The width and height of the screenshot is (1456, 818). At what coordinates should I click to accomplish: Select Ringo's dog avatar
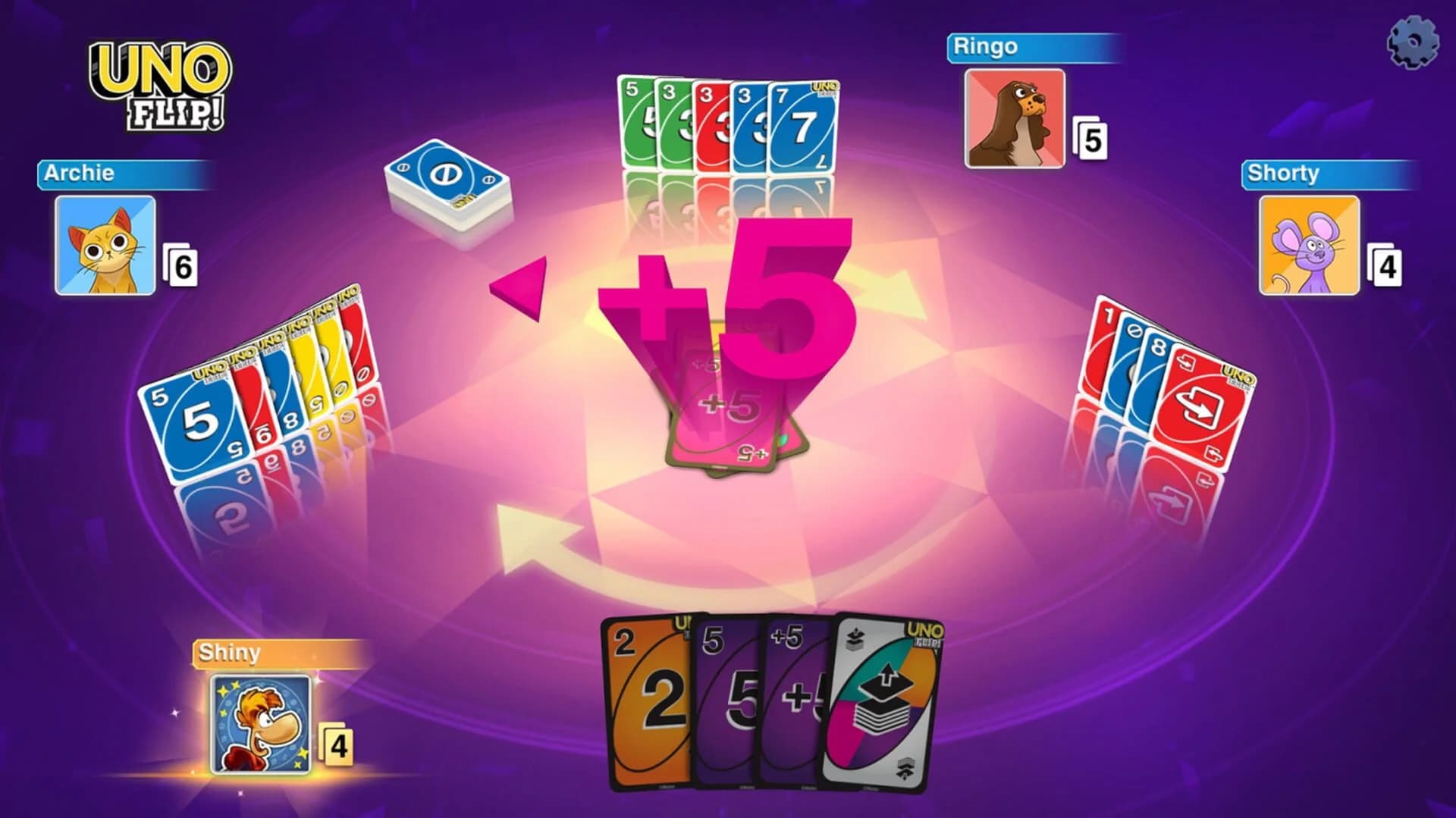[1016, 118]
